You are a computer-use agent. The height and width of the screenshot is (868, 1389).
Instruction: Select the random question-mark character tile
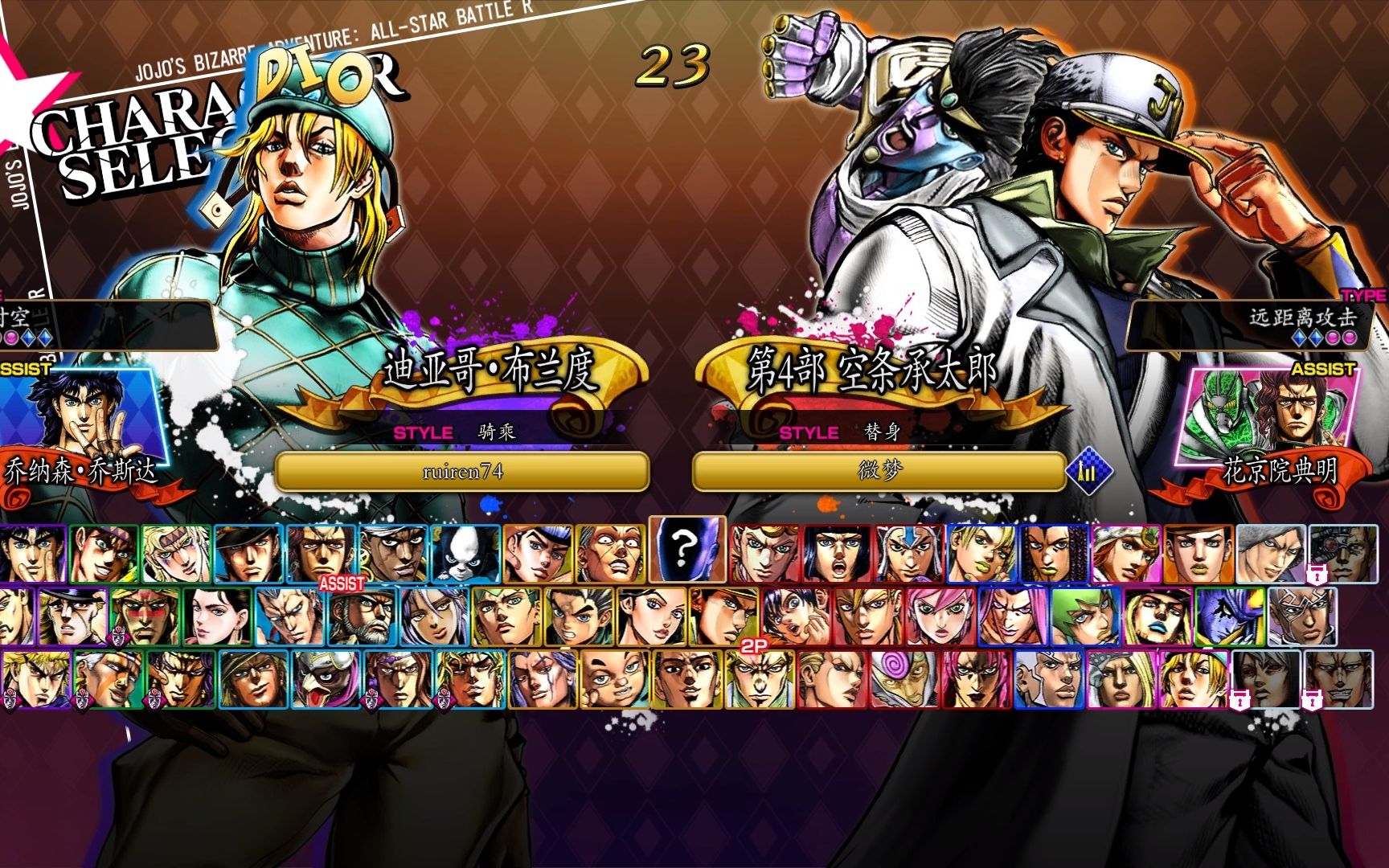click(x=686, y=550)
